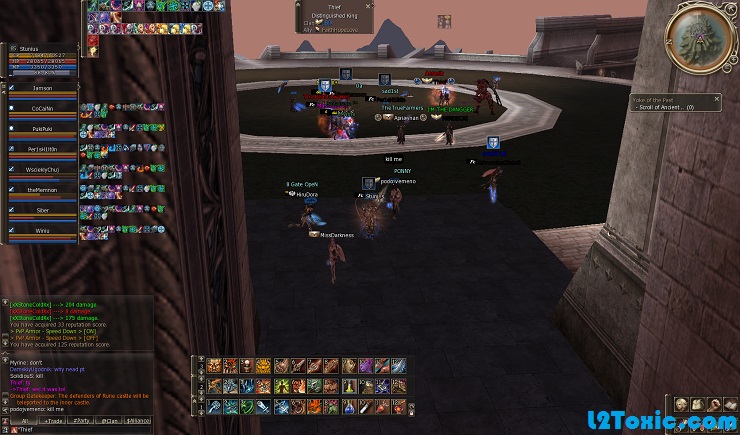Image resolution: width=740 pixels, height=435 pixels.
Task: Open the +Trade chat tab
Action: pos(52,420)
